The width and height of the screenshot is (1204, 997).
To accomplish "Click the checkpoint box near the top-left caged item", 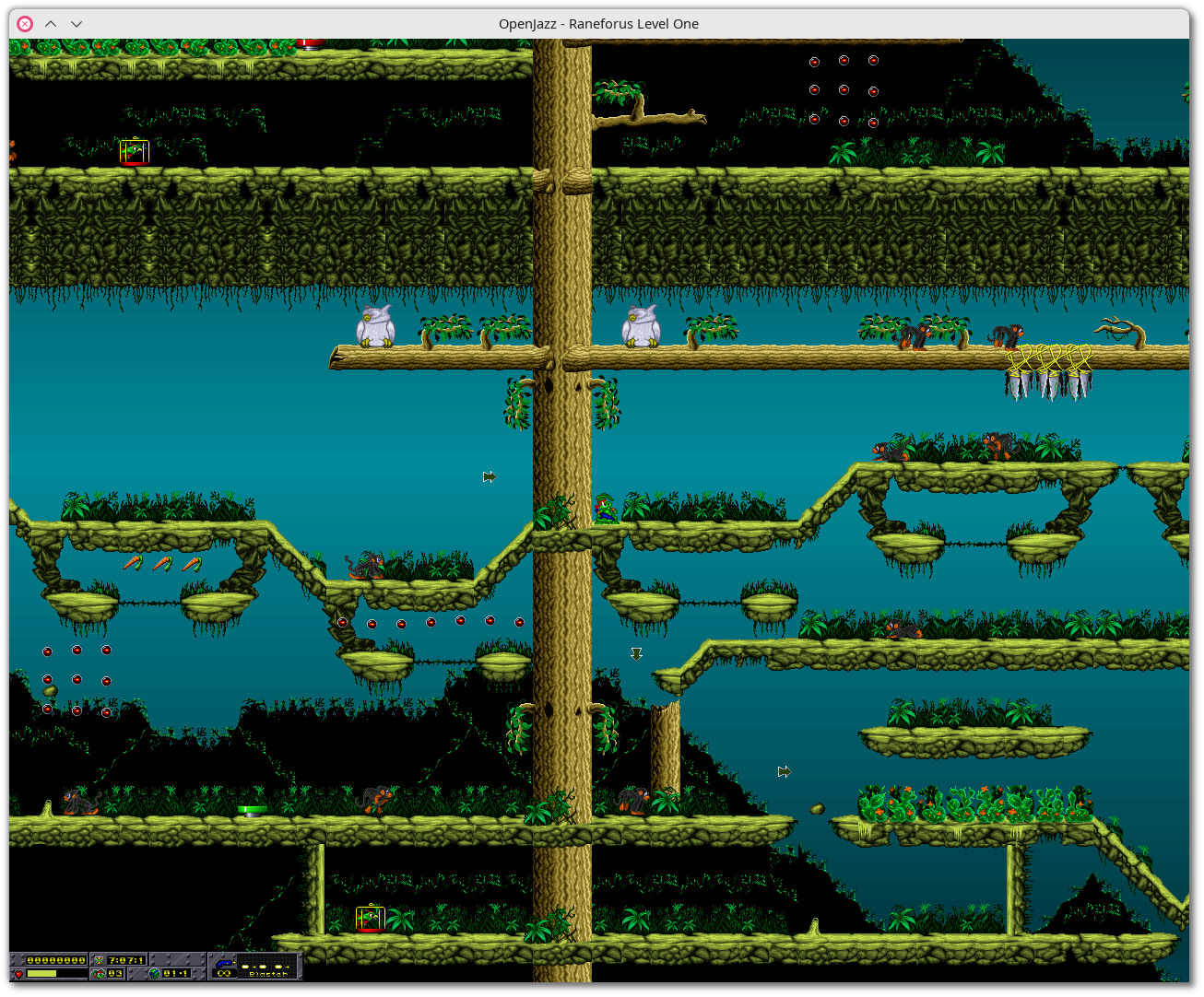I will coord(133,151).
